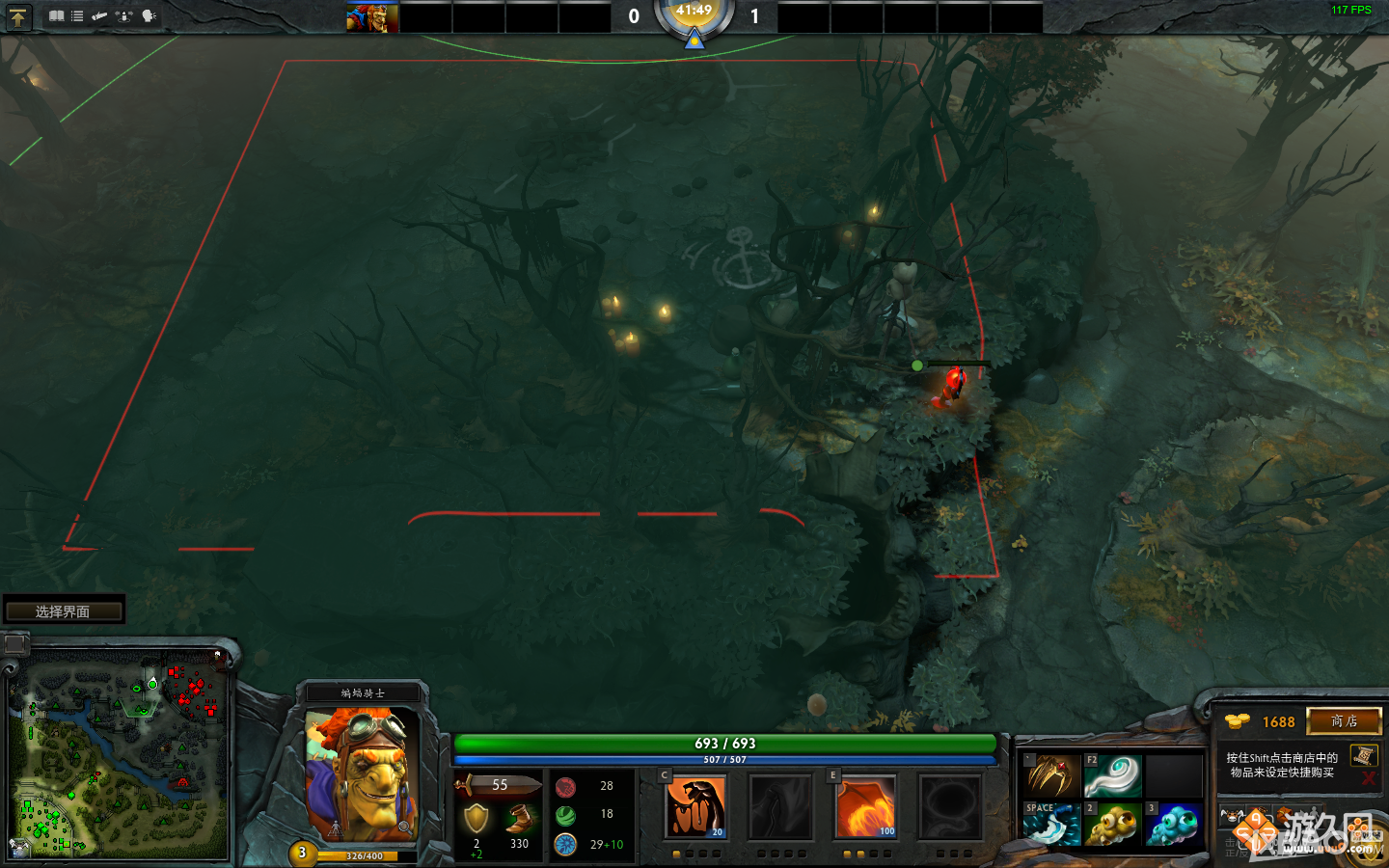Select the Observer Ward in inventory slot 2
The width and height of the screenshot is (1389, 868).
coord(1112,825)
